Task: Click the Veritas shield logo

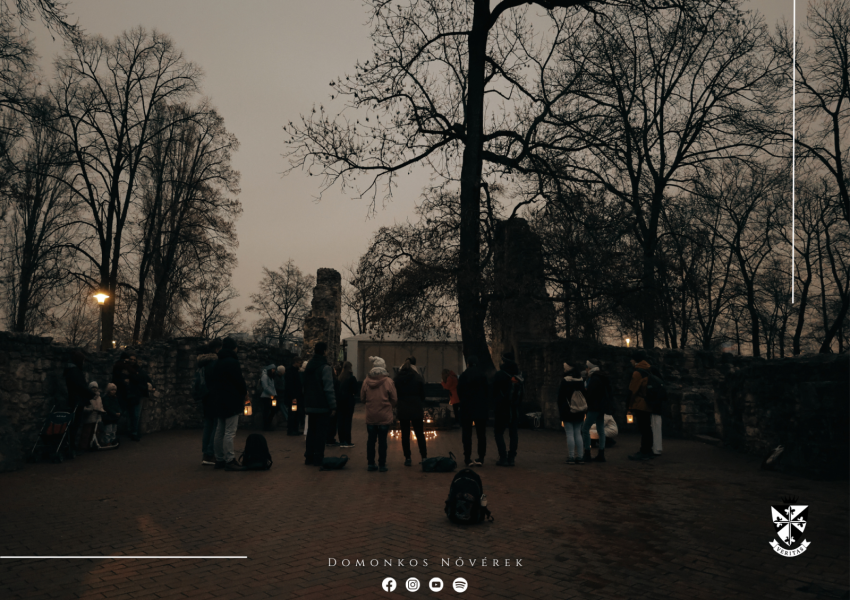Action: pos(789,528)
